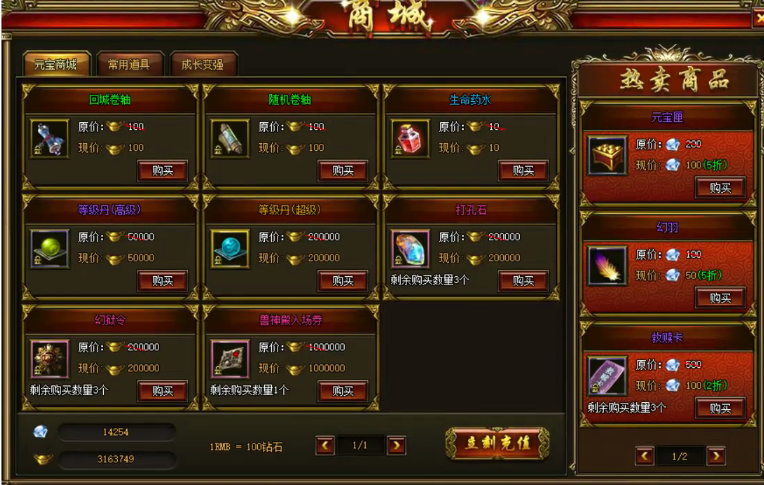Go to next page of hot items
The image size is (764, 485).
pyautogui.click(x=716, y=456)
